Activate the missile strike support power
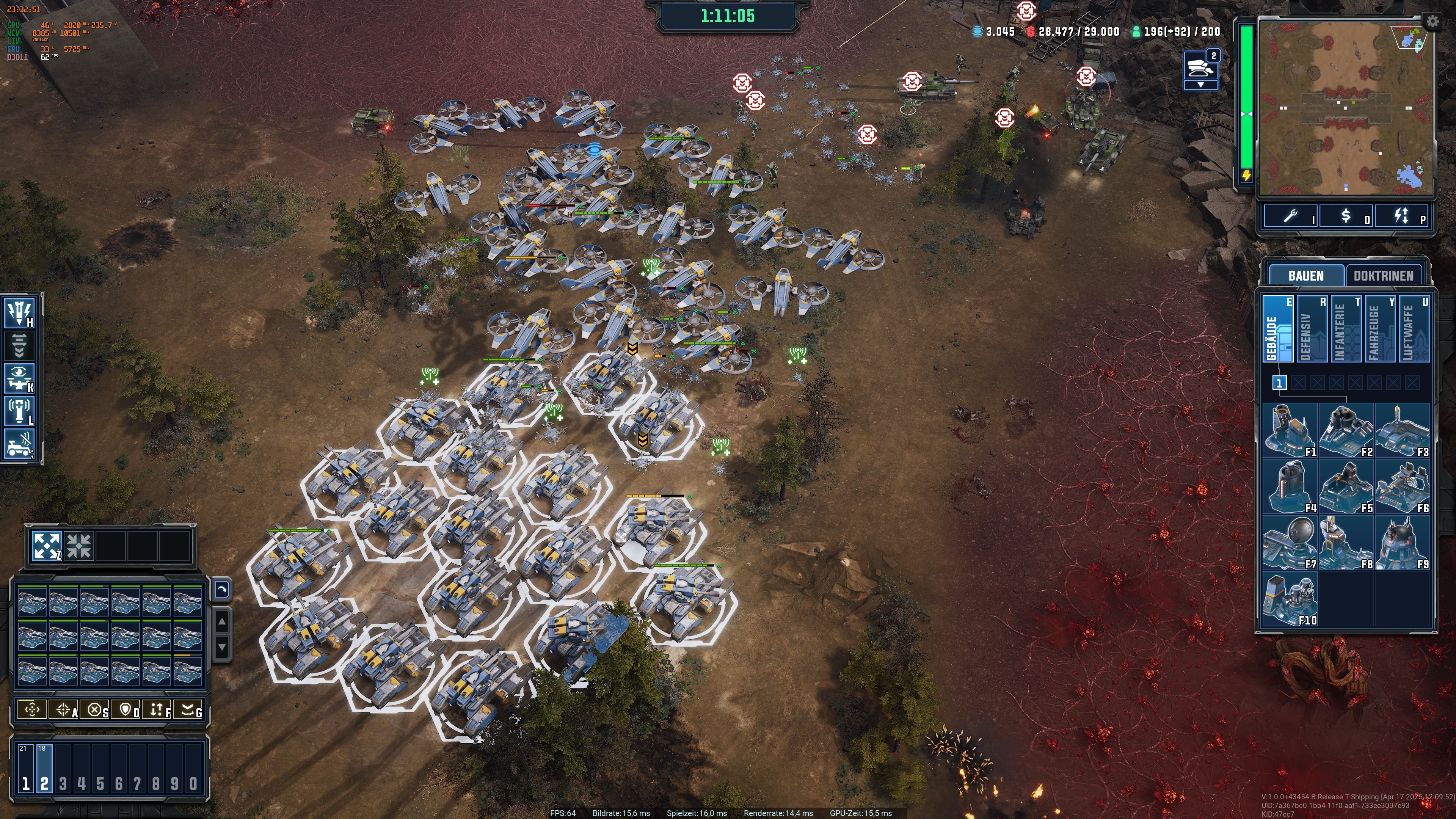Image resolution: width=1456 pixels, height=819 pixels. tap(20, 312)
